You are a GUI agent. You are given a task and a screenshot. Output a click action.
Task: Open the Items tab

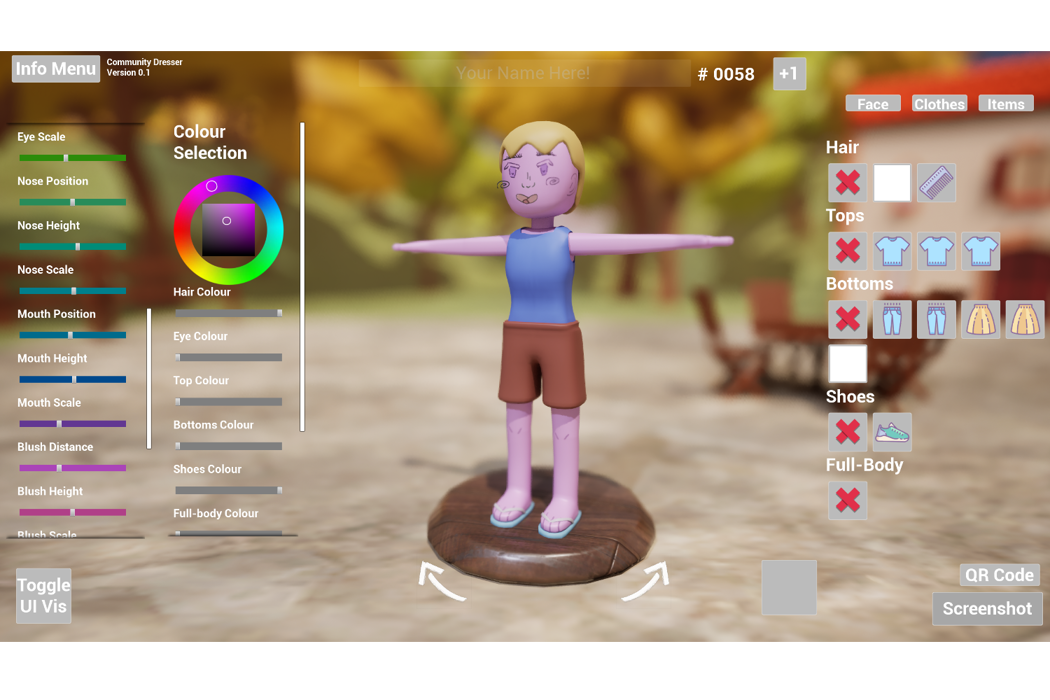[x=1005, y=104]
